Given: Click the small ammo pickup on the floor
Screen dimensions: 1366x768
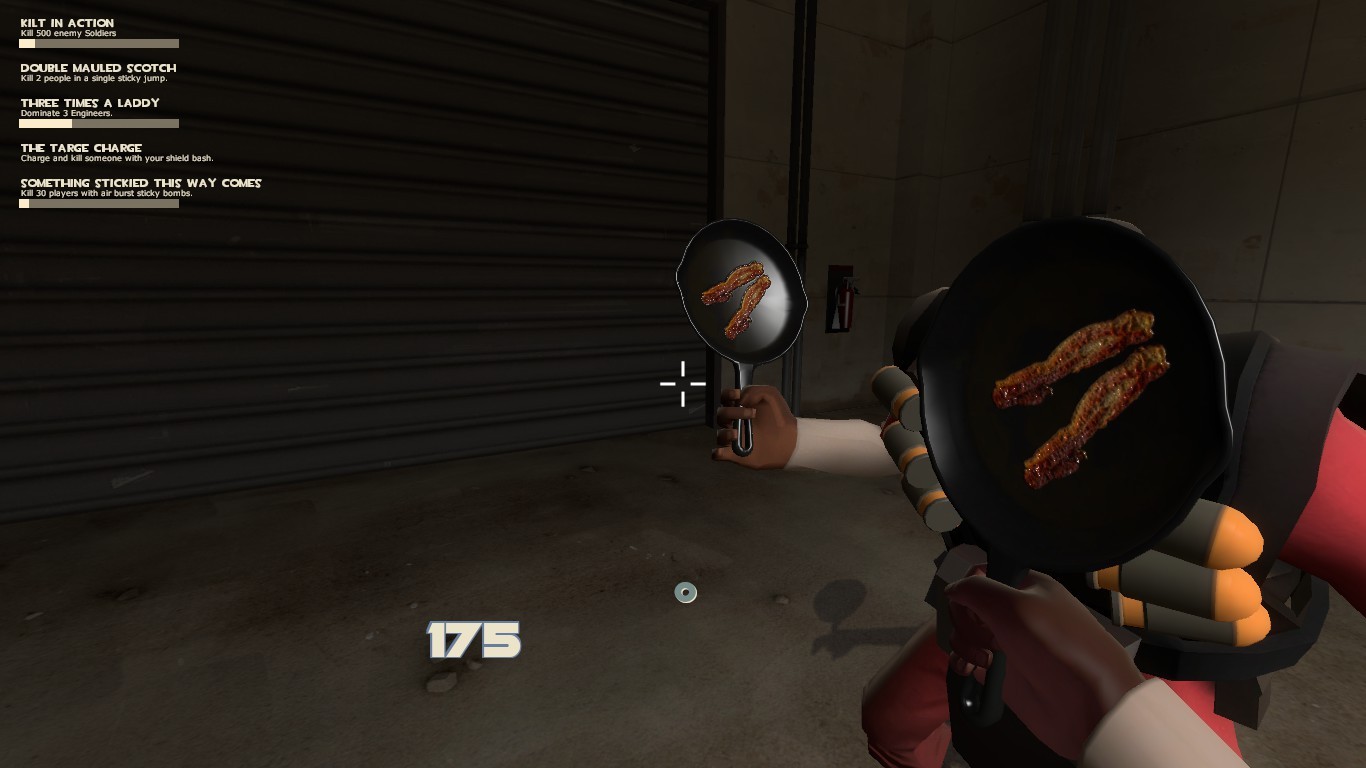Looking at the screenshot, I should [685, 592].
